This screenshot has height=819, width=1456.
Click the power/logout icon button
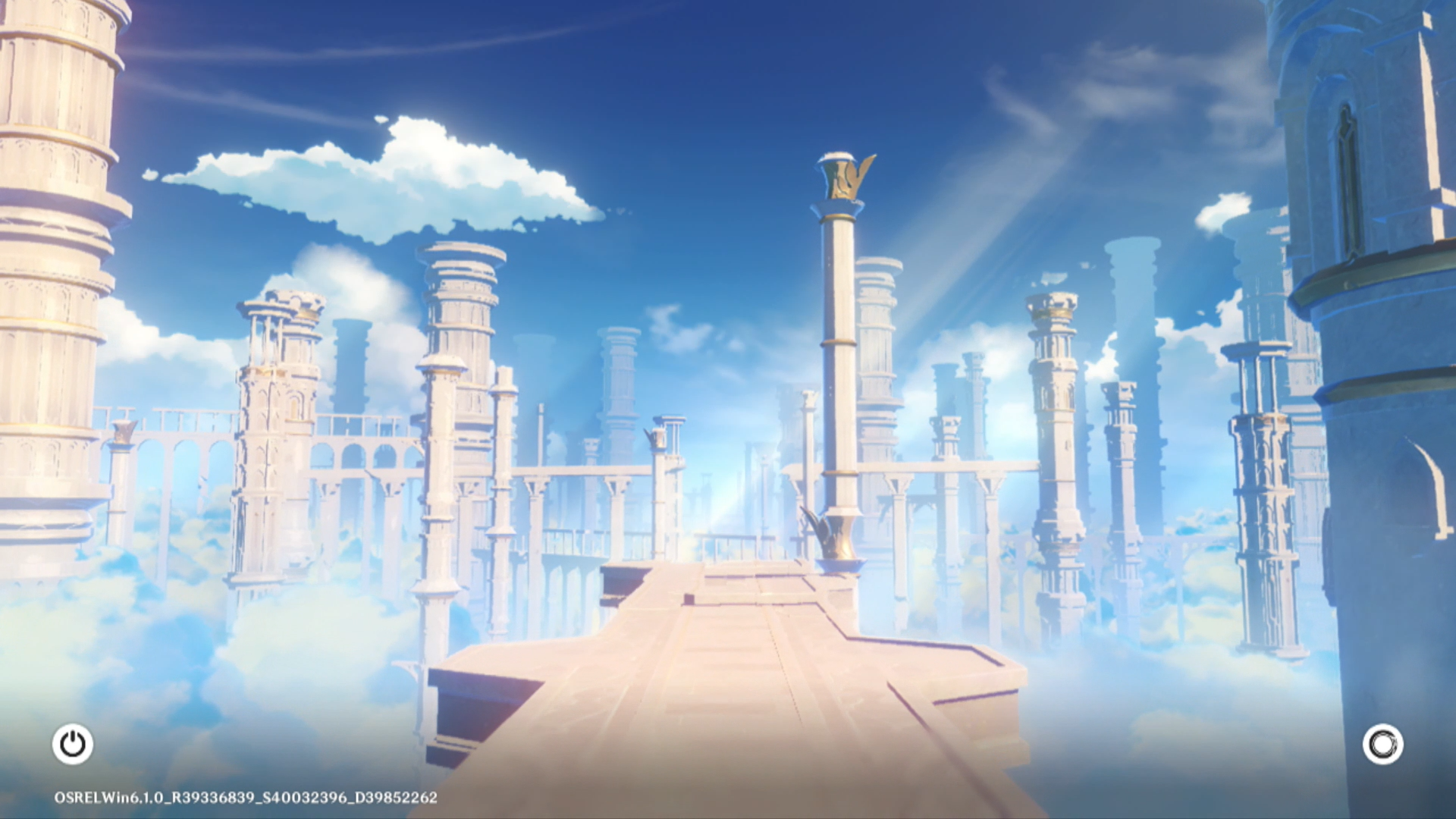pos(73,744)
